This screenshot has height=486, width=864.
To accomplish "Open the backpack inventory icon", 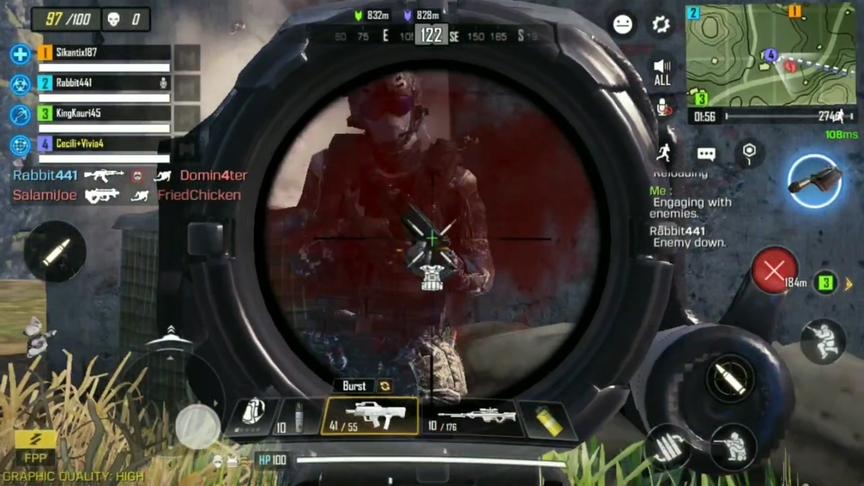I will tap(254, 413).
